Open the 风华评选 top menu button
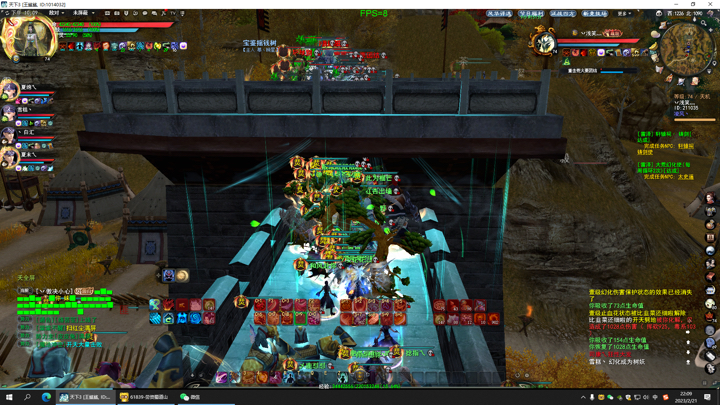This screenshot has width=720, height=405. point(500,14)
